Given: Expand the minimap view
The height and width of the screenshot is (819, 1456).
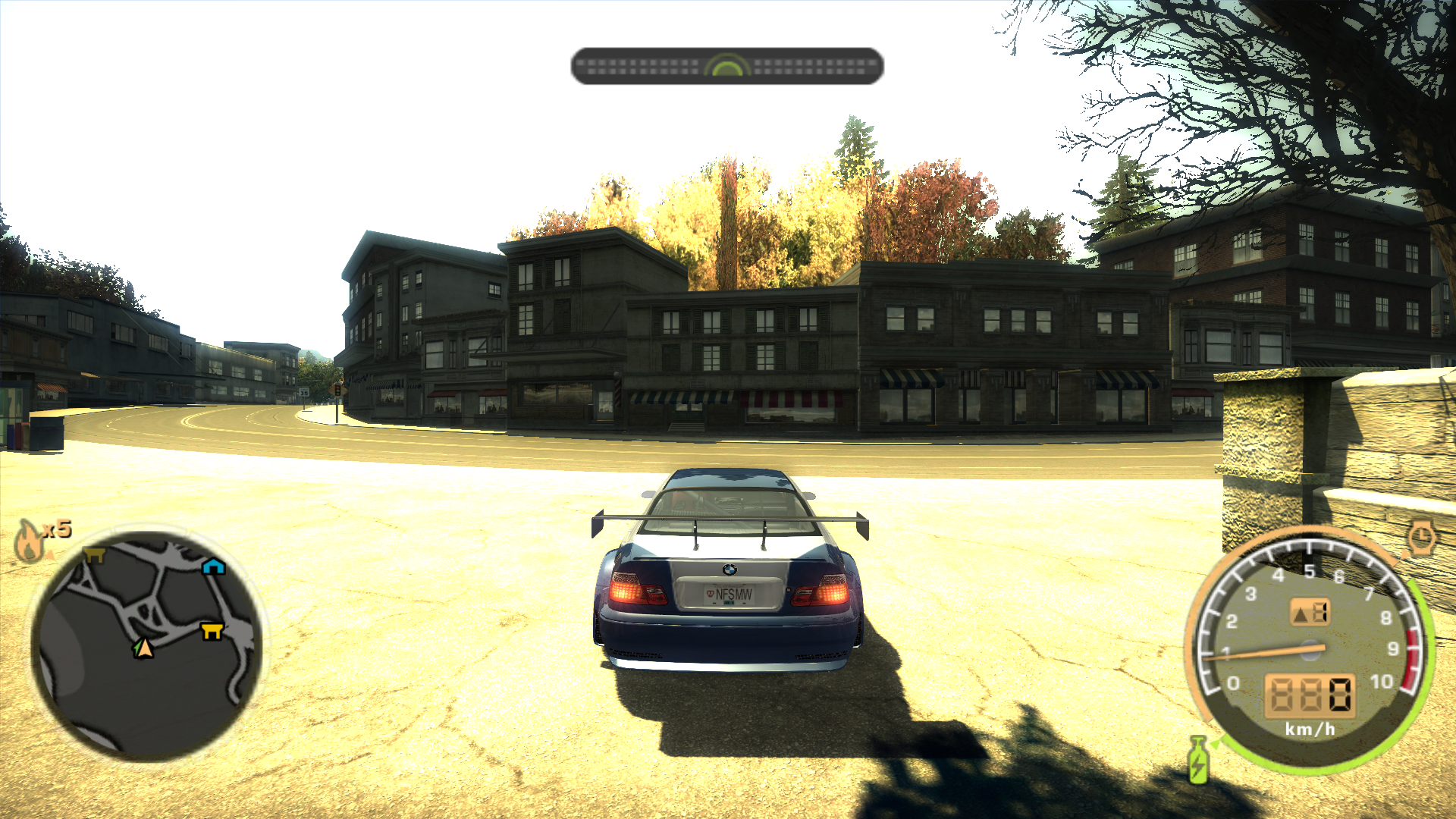Looking at the screenshot, I should point(144,645).
